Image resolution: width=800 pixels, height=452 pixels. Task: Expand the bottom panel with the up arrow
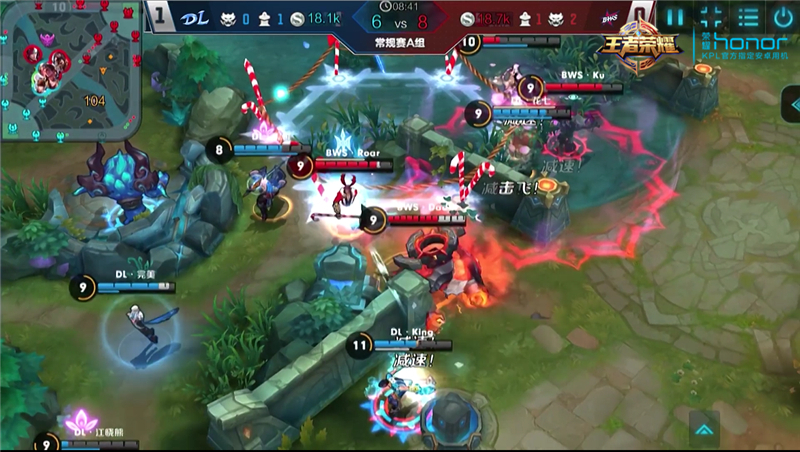pos(704,429)
